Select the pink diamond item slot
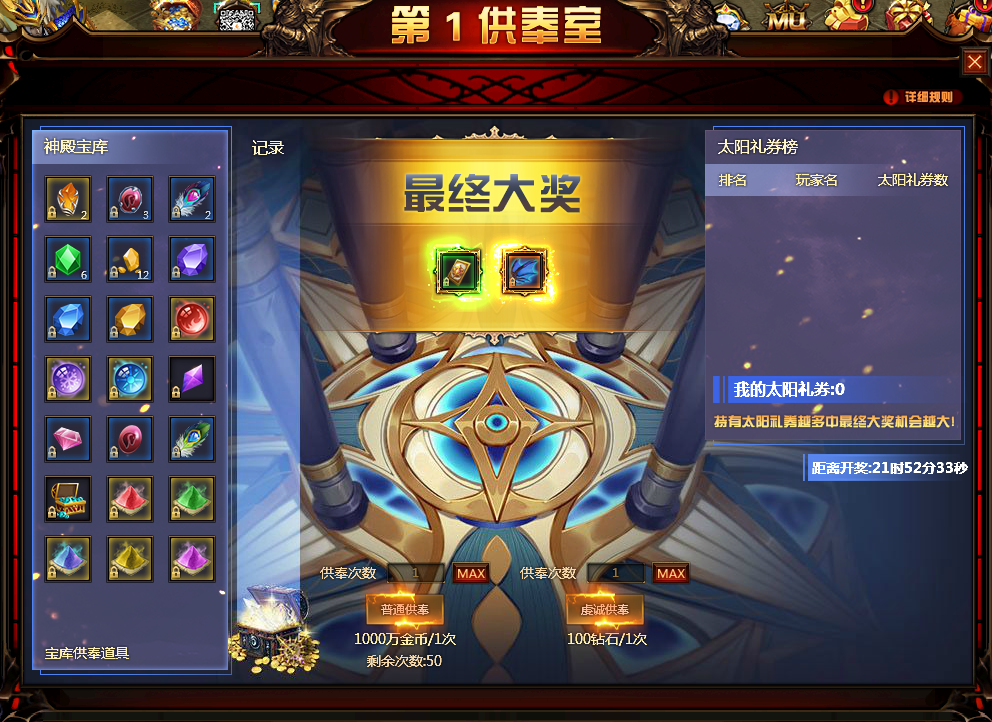This screenshot has height=722, width=992. point(68,439)
